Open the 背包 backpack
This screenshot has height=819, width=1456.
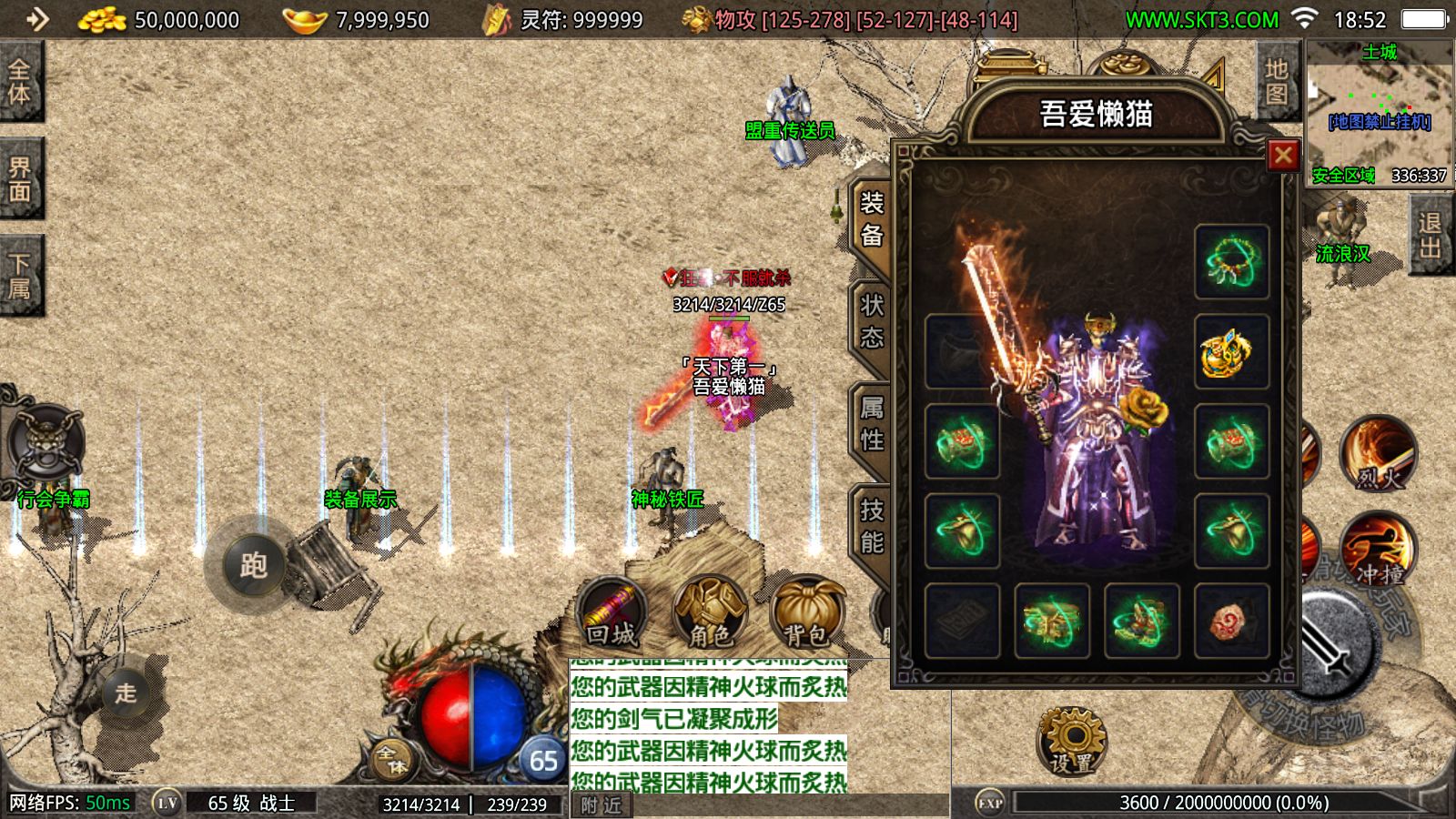805,612
